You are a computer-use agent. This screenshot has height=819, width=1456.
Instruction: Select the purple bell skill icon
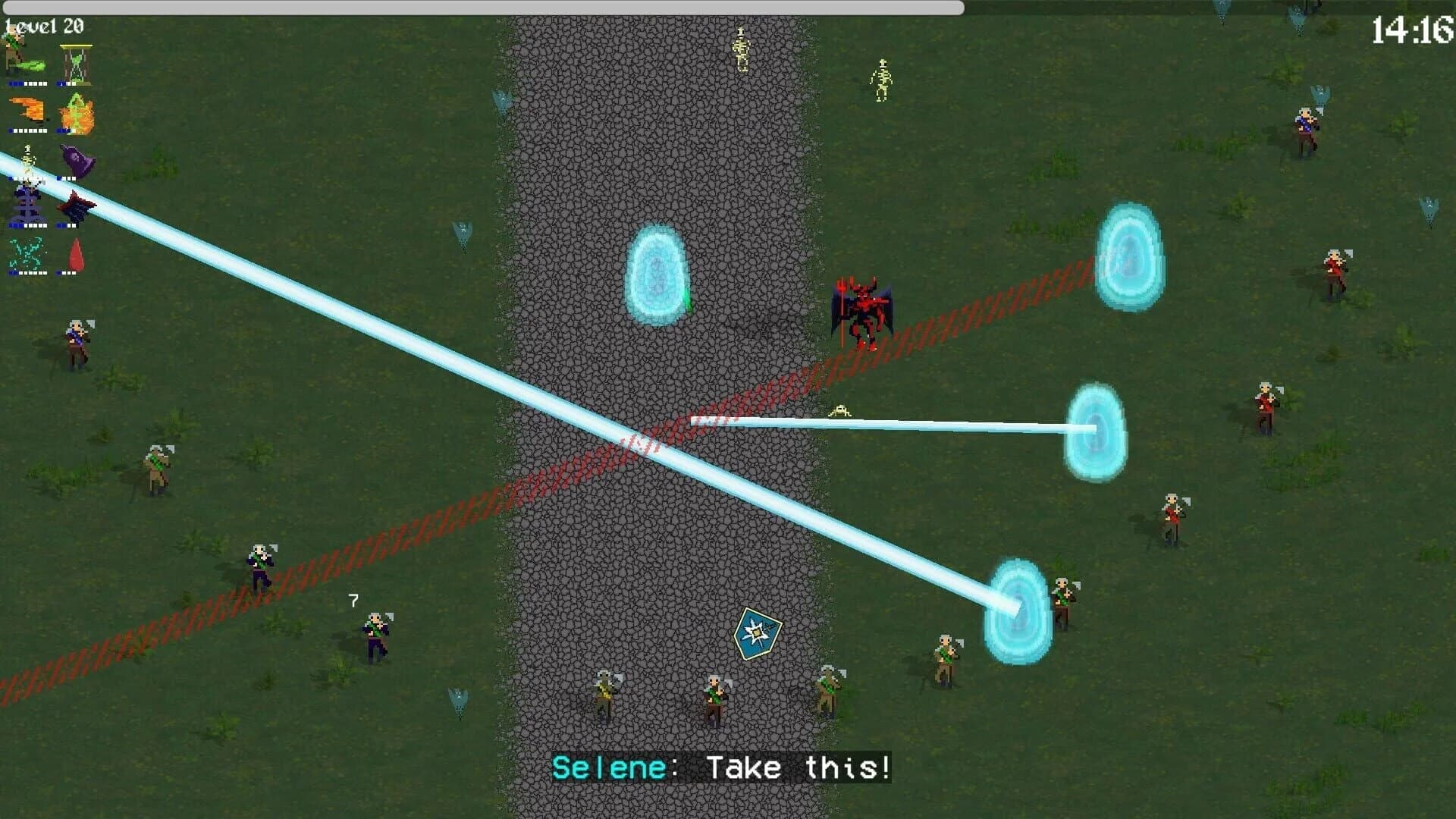(x=76, y=159)
